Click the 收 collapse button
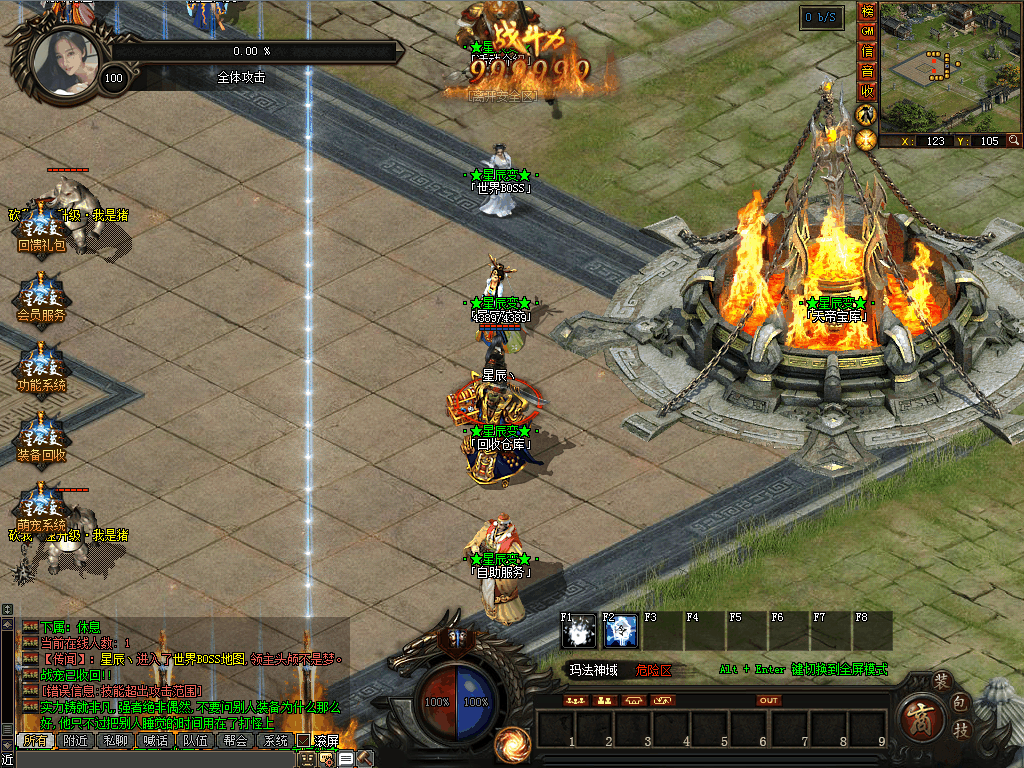Viewport: 1024px width, 768px height. 867,91
